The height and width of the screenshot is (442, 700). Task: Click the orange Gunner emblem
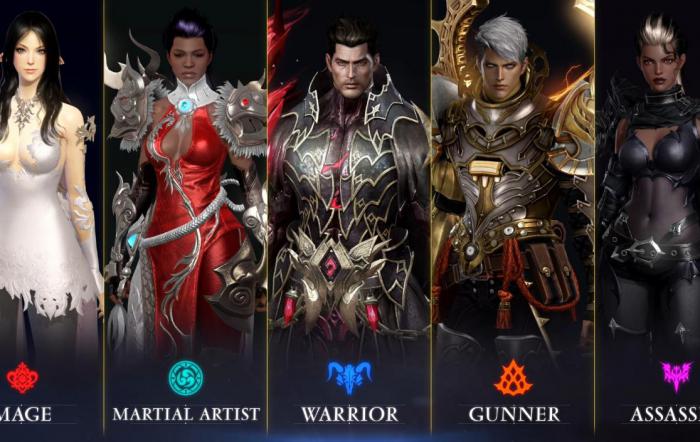[x=513, y=377]
